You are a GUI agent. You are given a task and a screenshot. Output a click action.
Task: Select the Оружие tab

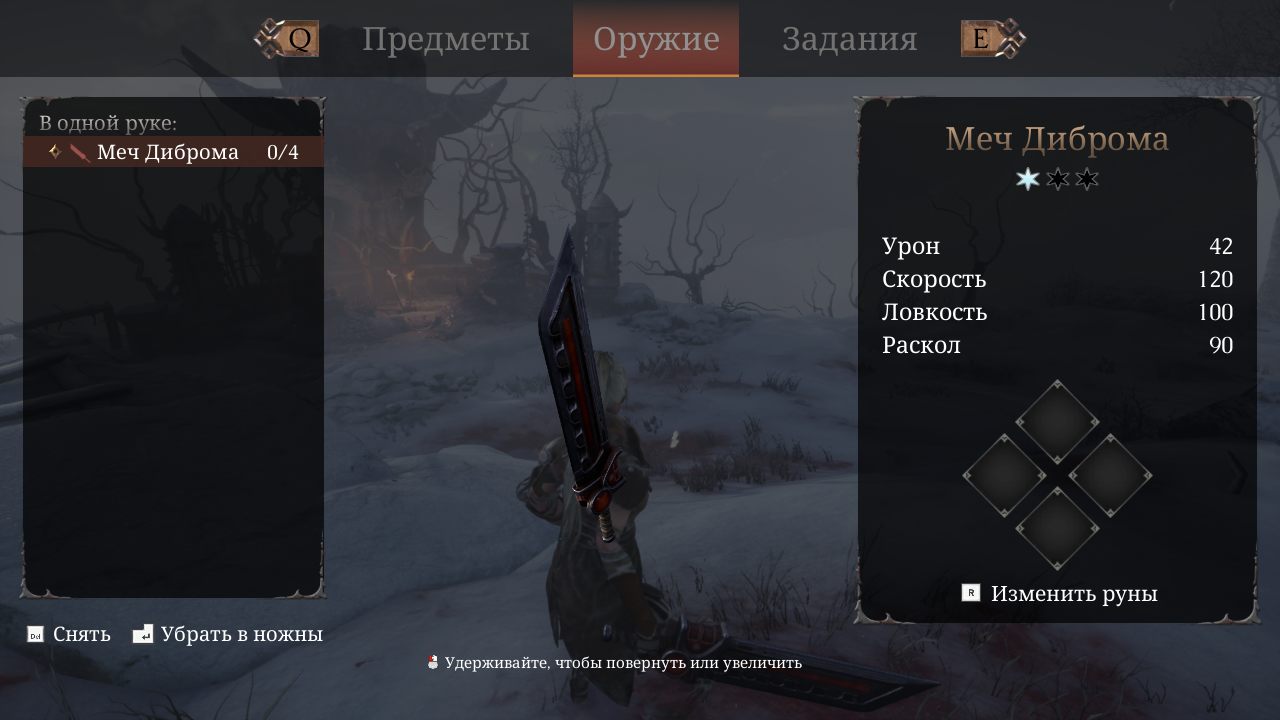coord(656,39)
